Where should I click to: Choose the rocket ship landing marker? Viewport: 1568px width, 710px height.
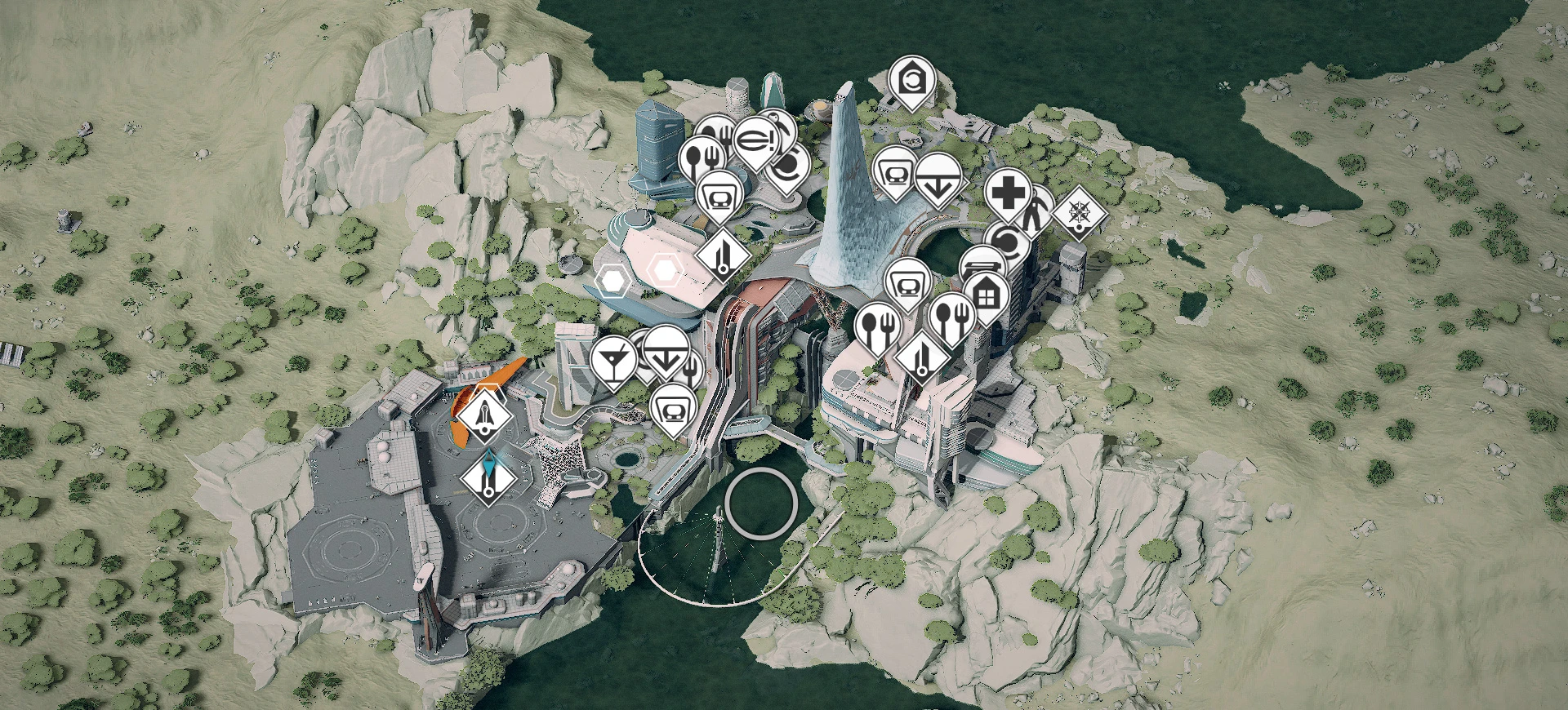click(485, 415)
